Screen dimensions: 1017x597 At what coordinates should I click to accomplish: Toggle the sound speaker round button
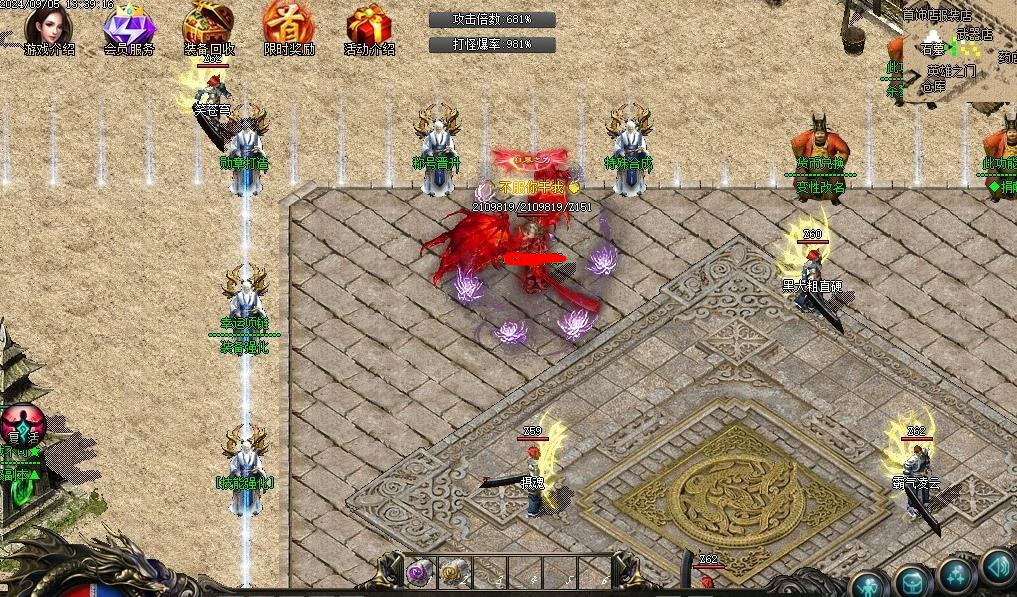[997, 566]
